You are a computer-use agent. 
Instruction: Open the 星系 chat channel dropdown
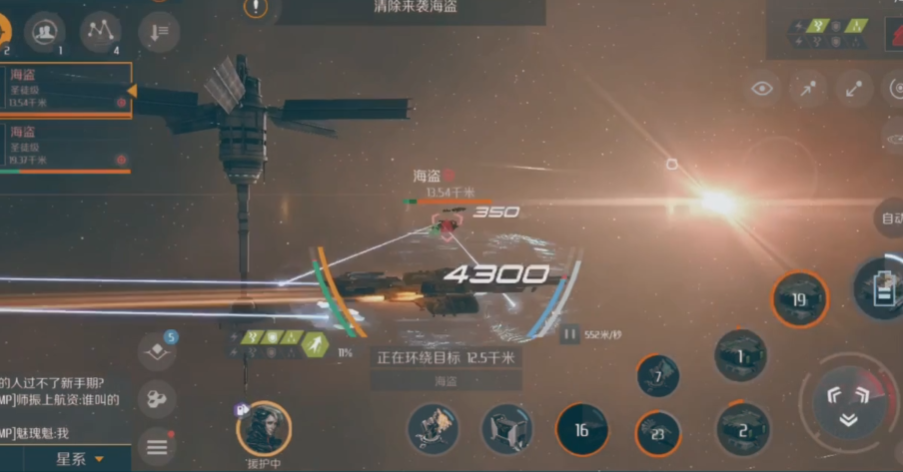(80, 459)
